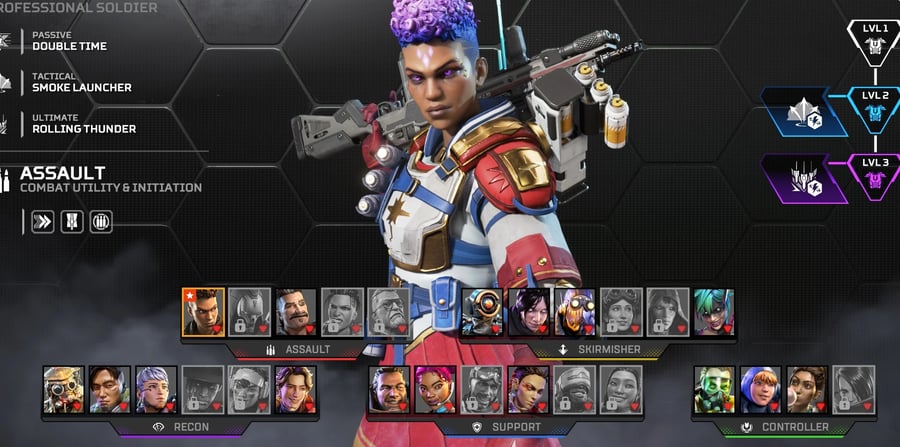Select Wraith in the Skirmisher row
The height and width of the screenshot is (447, 900).
[x=528, y=312]
